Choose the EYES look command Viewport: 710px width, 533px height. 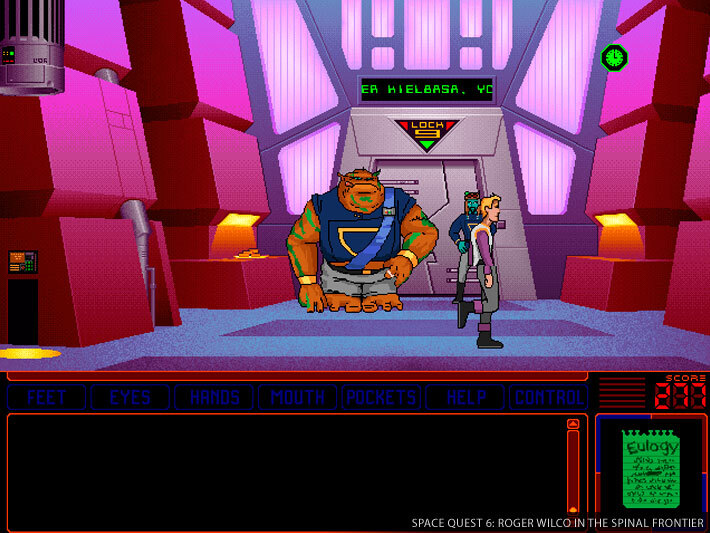tap(130, 397)
